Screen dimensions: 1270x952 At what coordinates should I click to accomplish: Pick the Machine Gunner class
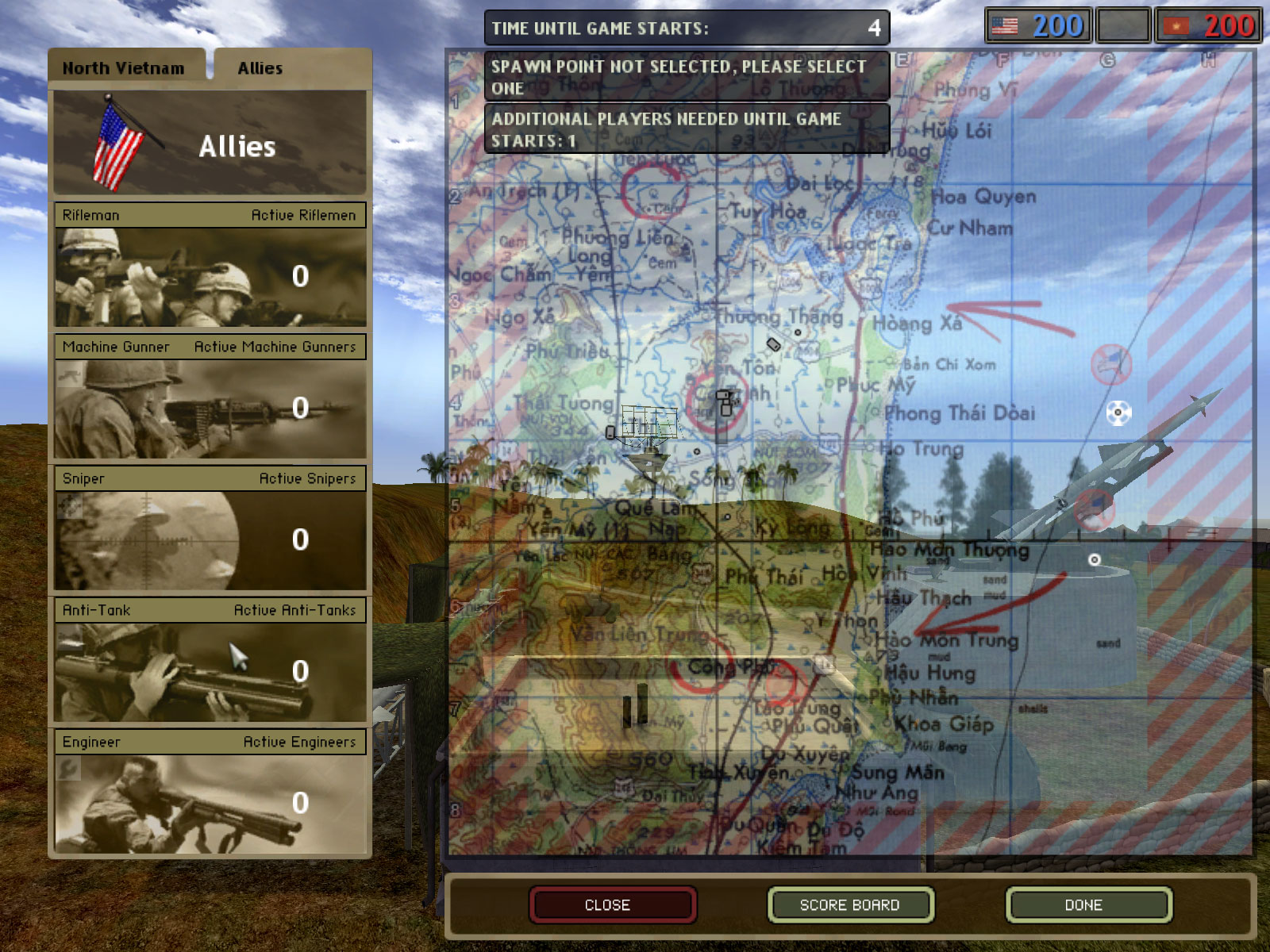point(210,409)
